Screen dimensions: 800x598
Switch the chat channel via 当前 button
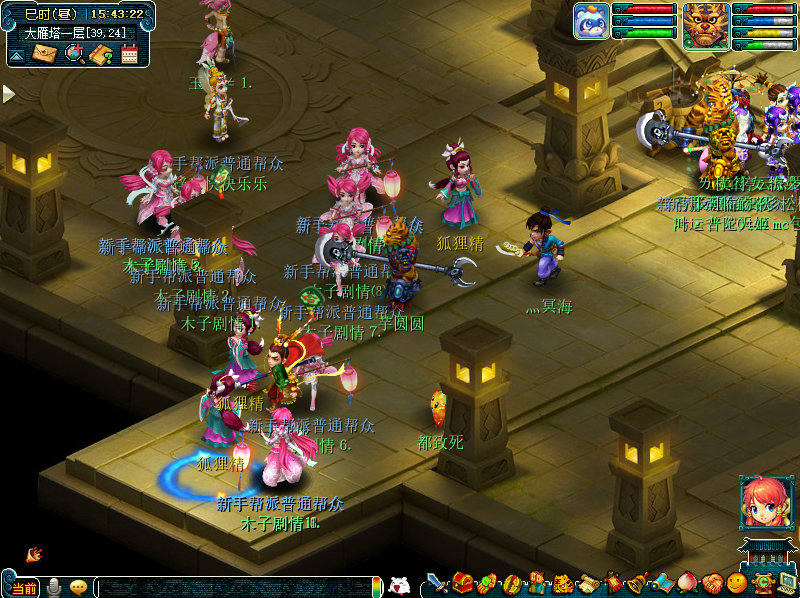pos(23,587)
